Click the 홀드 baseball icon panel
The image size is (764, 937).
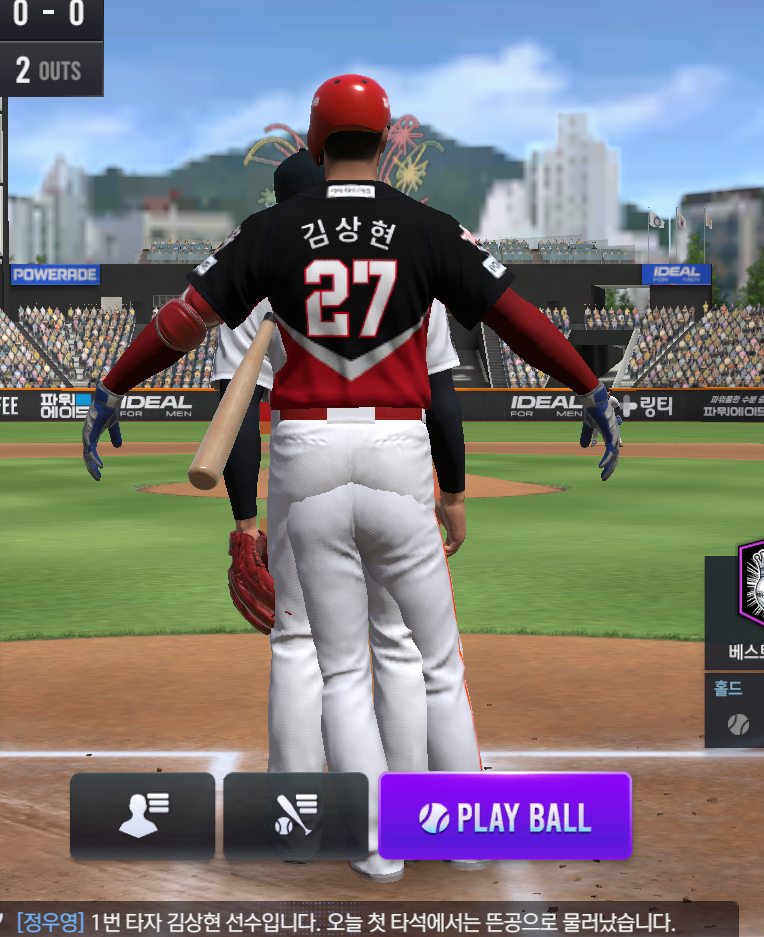[738, 712]
